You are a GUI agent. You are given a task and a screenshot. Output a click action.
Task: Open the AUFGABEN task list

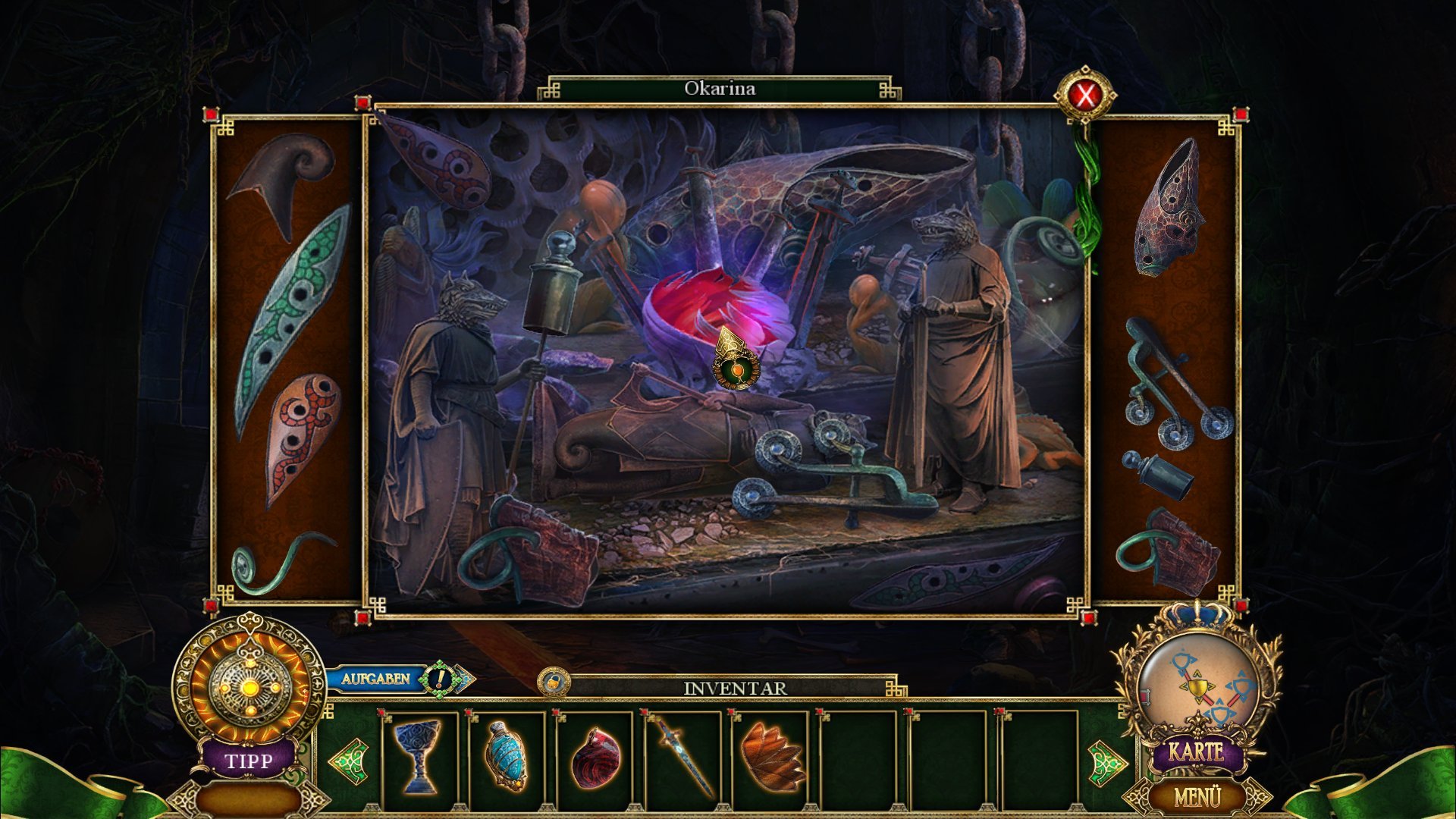[x=375, y=678]
